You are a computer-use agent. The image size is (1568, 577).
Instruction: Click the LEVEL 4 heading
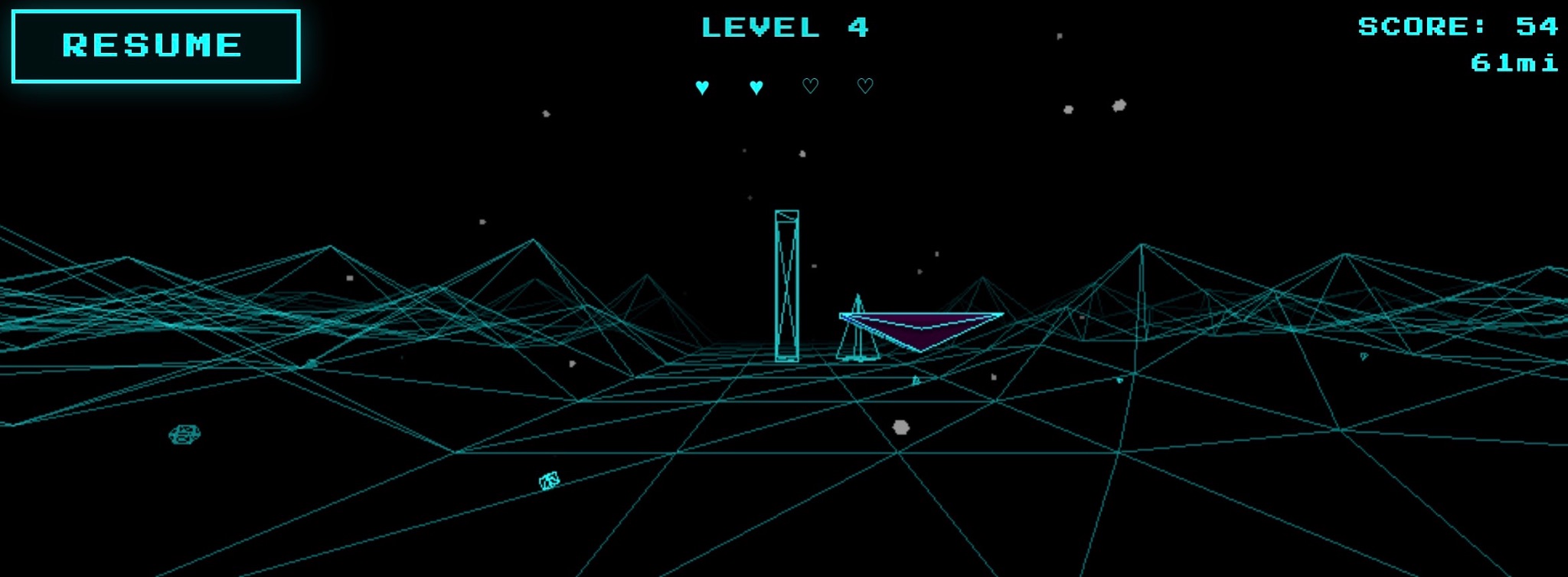pos(784,27)
